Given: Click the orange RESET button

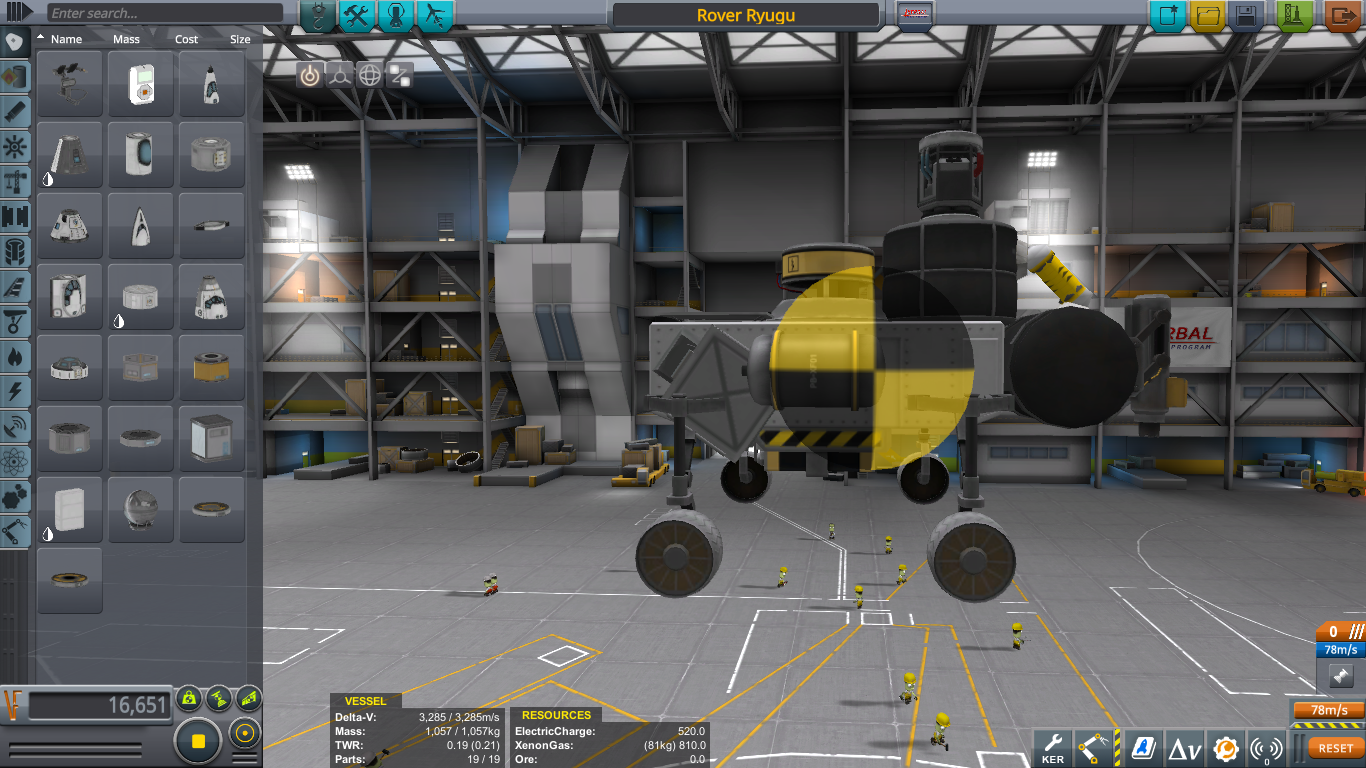Looking at the screenshot, I should (1335, 748).
